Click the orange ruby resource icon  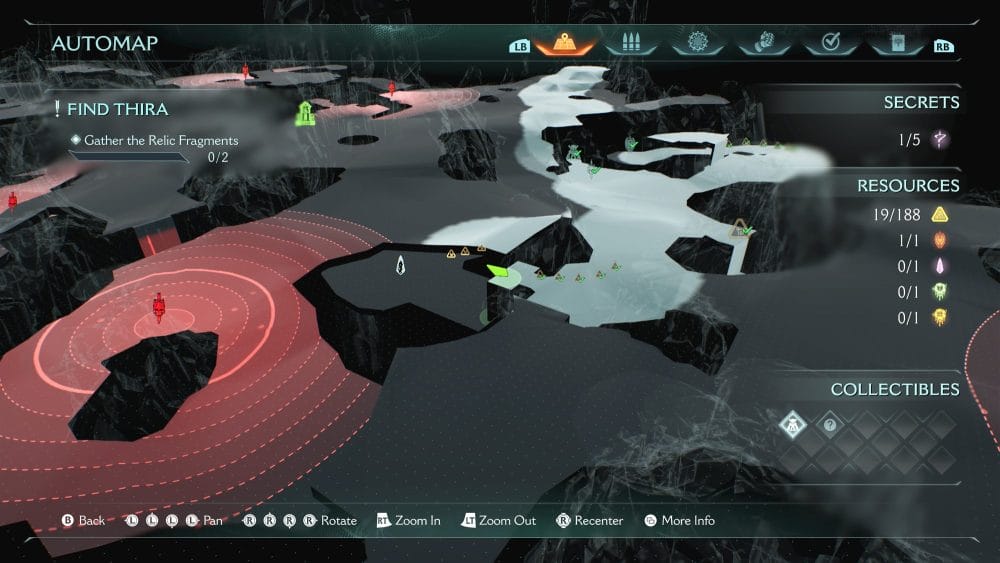click(x=940, y=240)
